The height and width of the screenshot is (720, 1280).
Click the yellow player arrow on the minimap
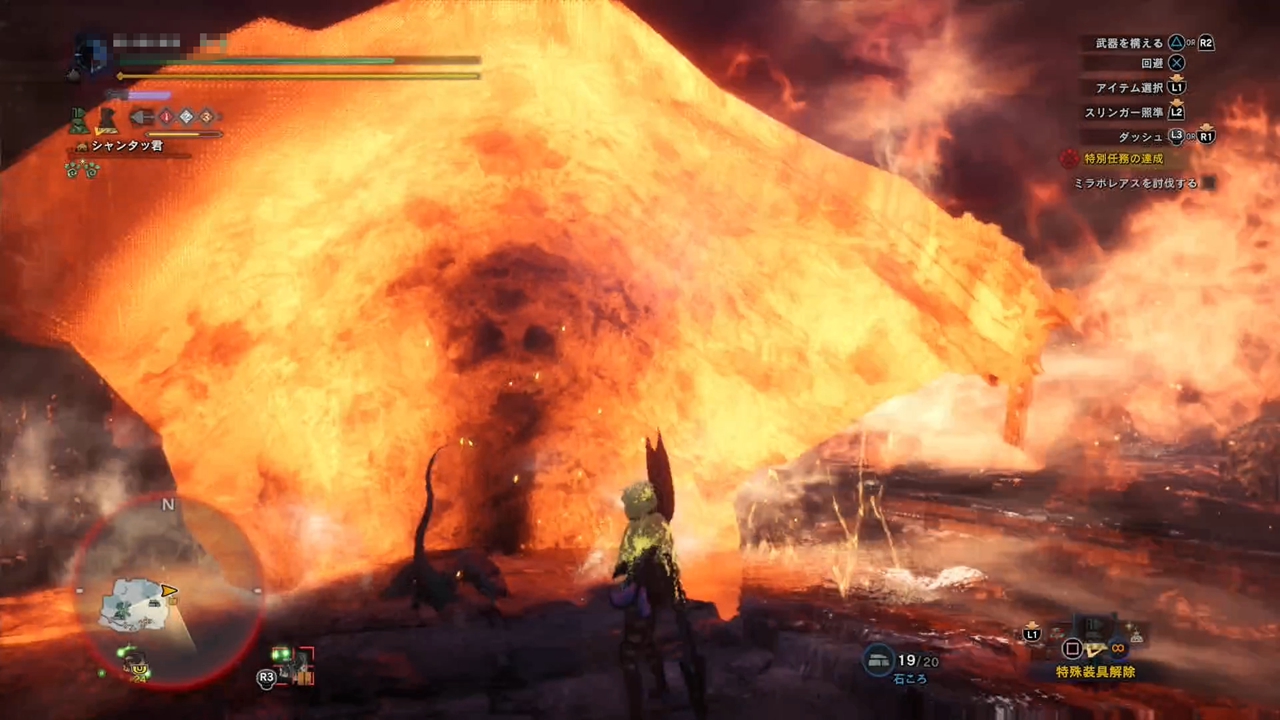[169, 591]
